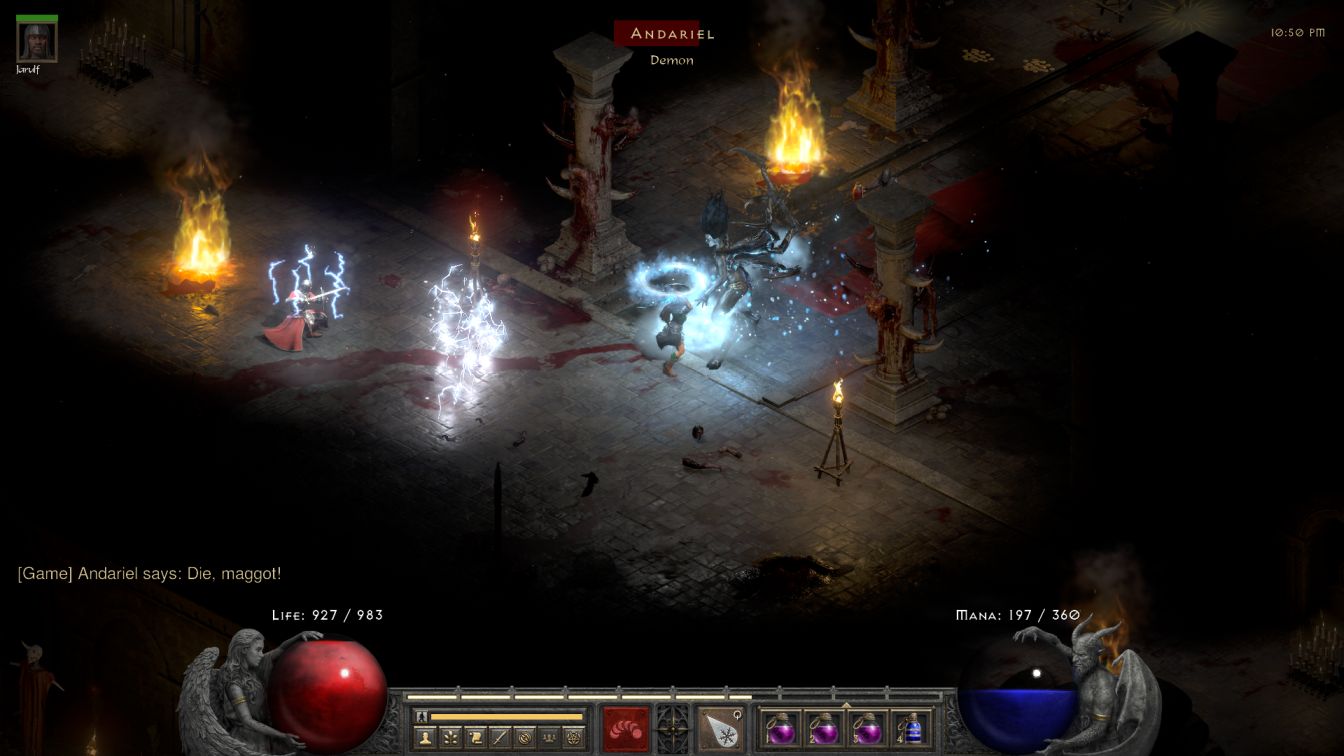1344x756 pixels.
Task: Drink the purple potion in belt slot 2
Action: 824,728
